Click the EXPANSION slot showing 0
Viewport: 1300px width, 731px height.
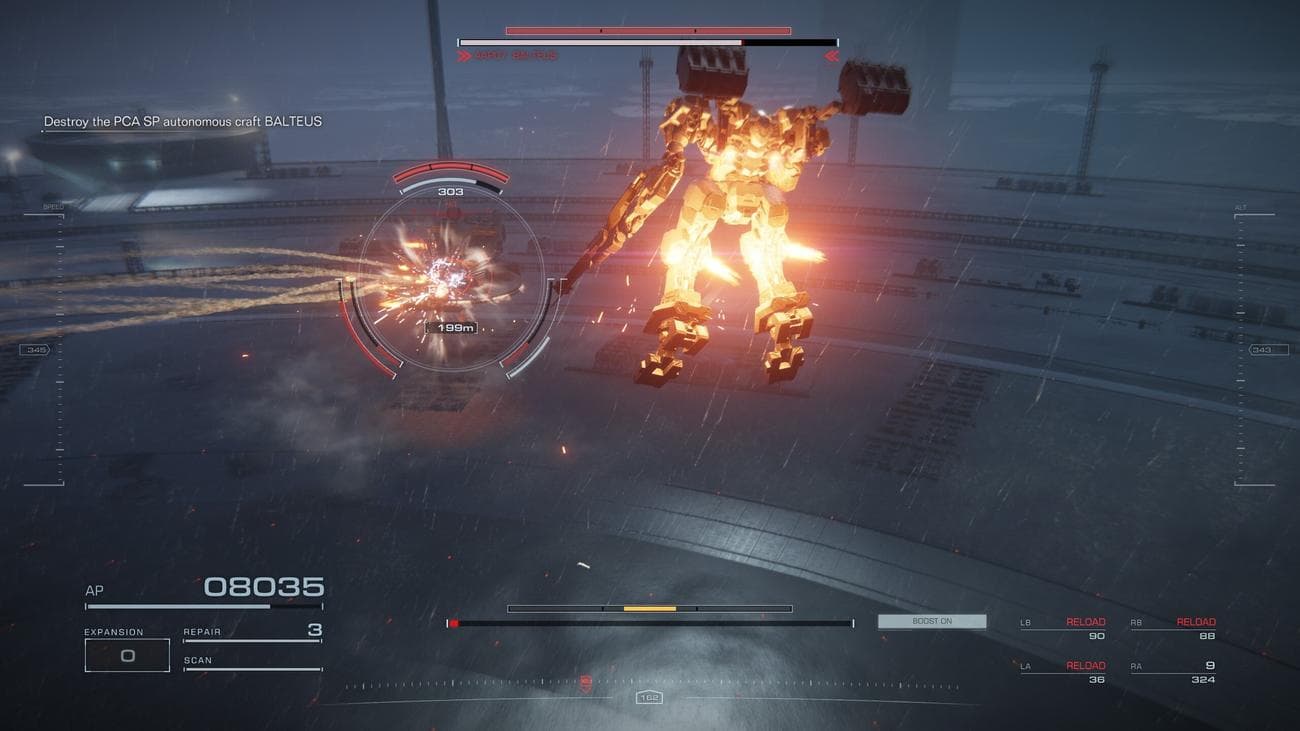click(x=127, y=654)
